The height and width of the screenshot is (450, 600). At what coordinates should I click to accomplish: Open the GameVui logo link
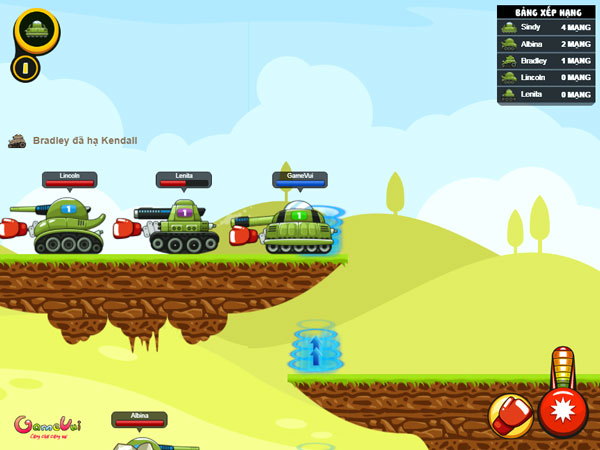pos(47,427)
